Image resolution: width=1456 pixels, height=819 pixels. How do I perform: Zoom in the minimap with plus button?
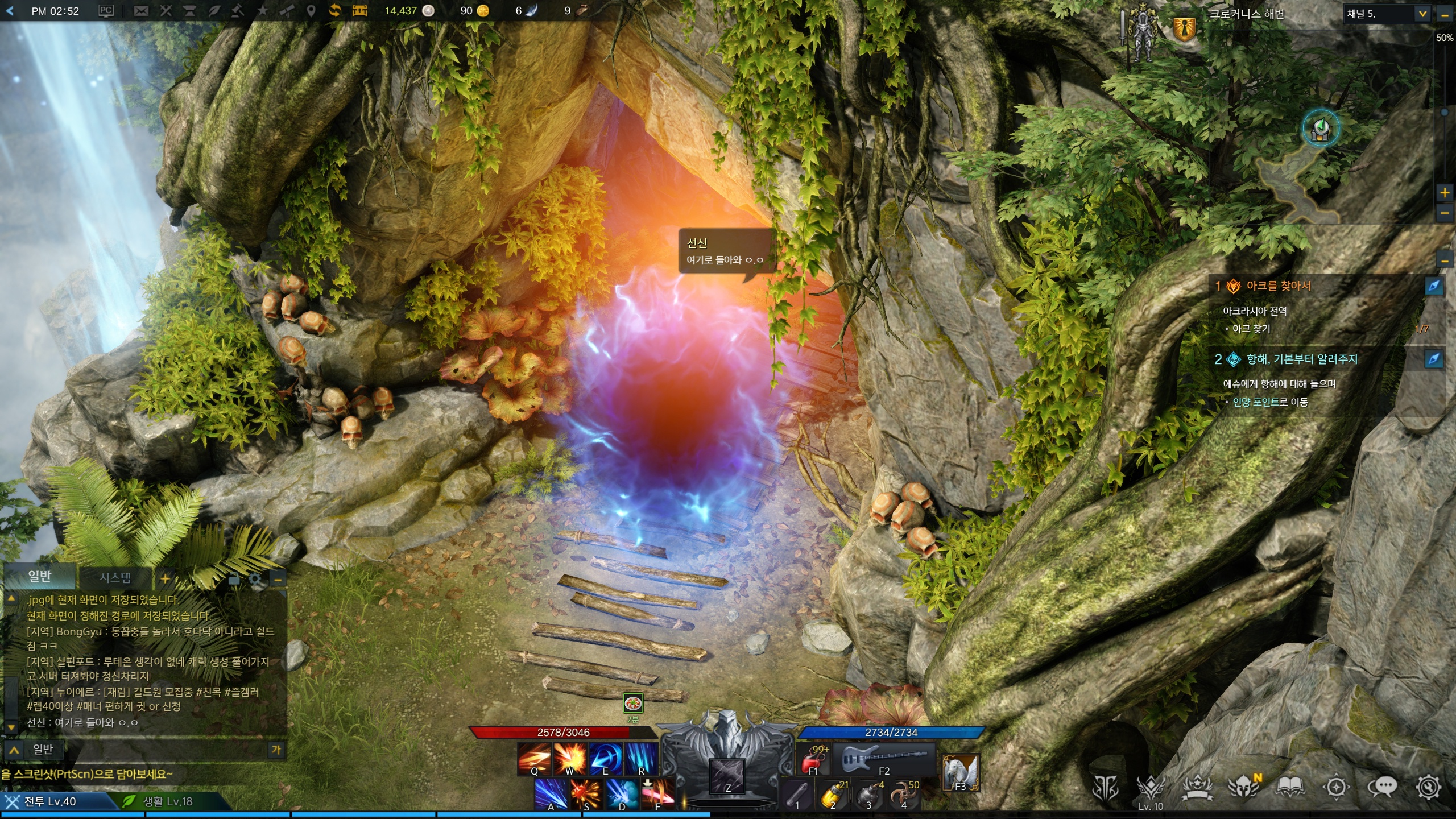[1445, 193]
